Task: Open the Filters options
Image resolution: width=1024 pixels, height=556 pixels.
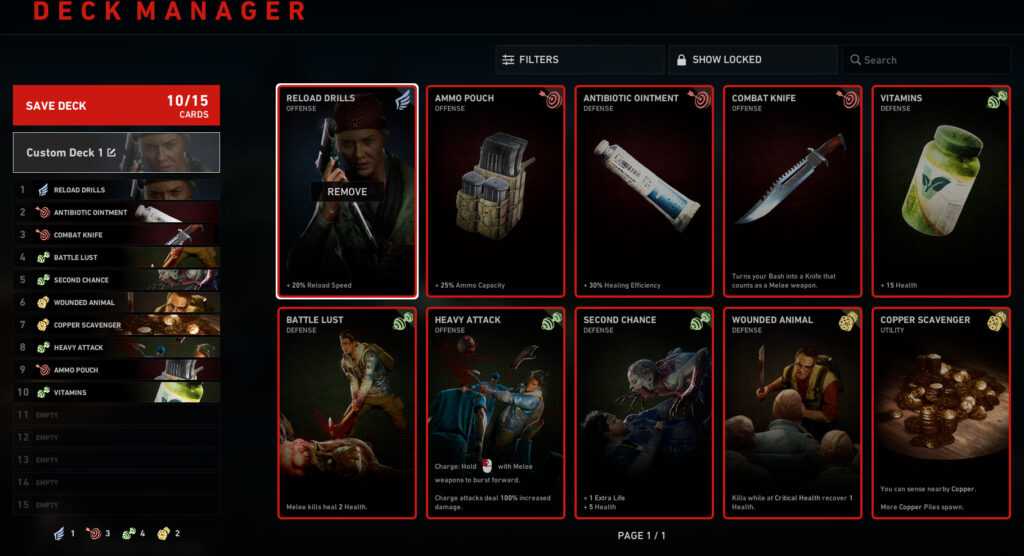Action: (x=579, y=60)
